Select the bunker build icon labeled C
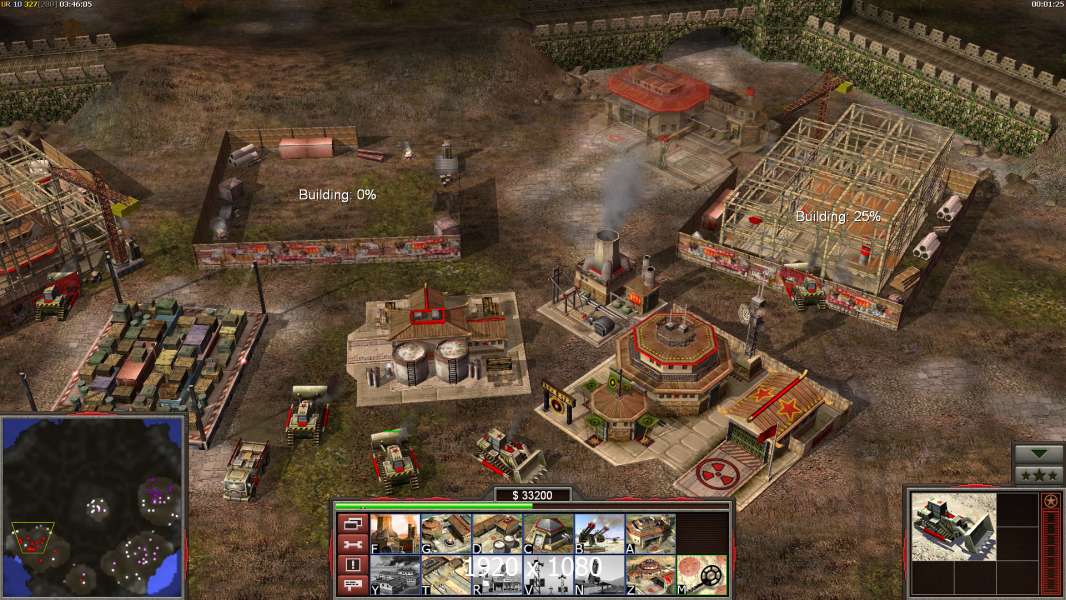This screenshot has height=600, width=1066. coord(547,533)
